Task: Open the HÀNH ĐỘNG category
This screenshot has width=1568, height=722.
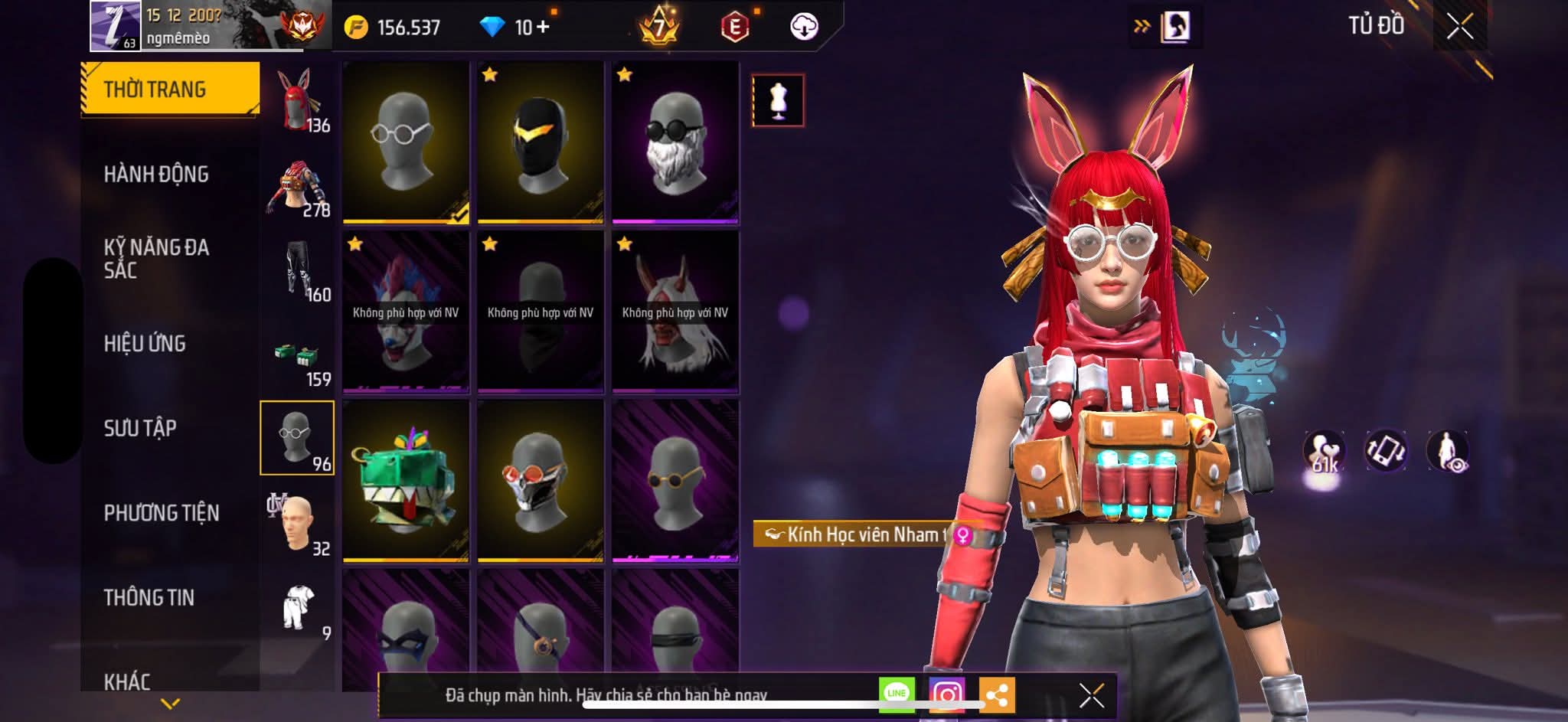Action: click(156, 175)
